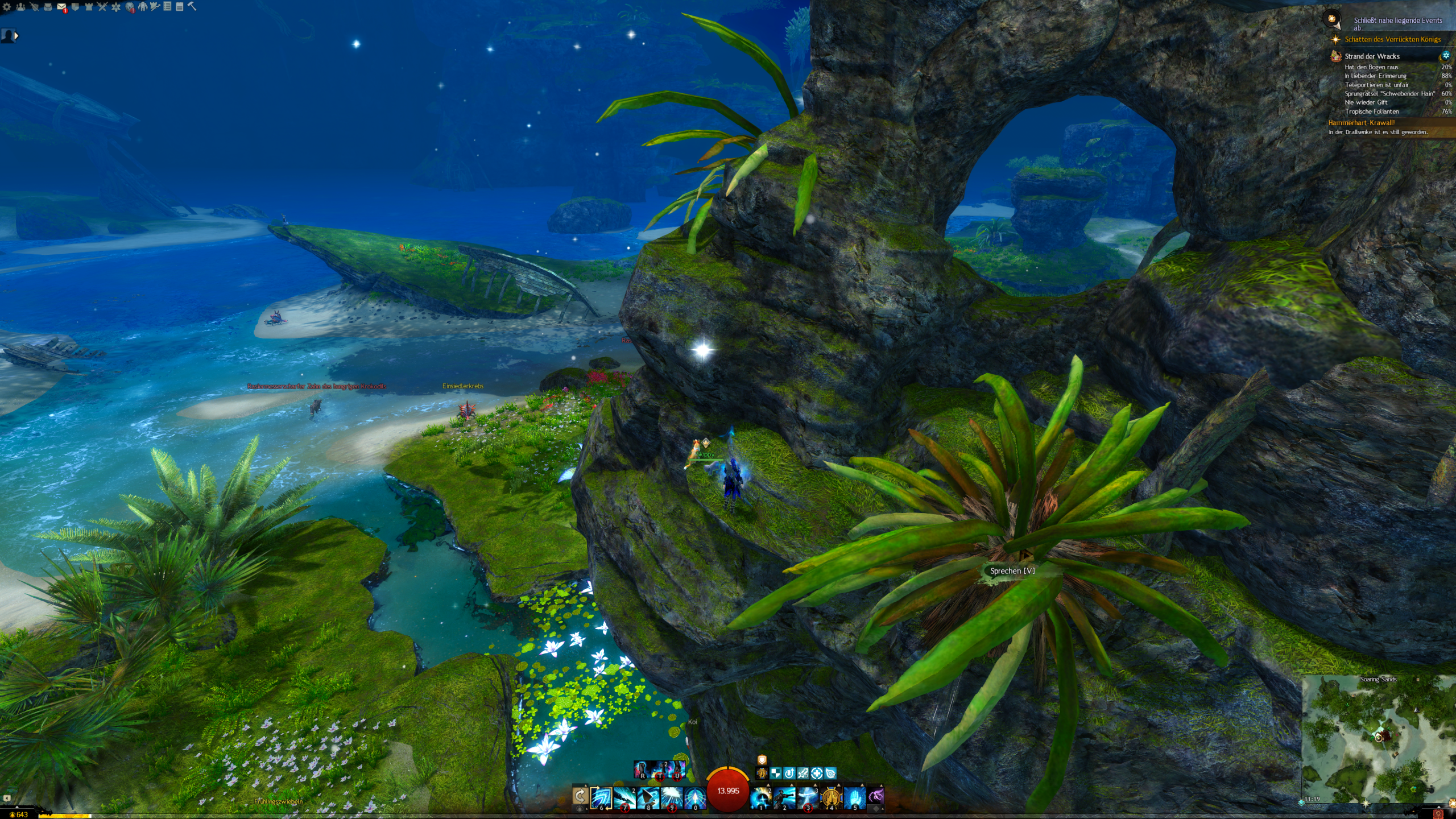Open the inventory bag icon
Screen dimensions: 1456x819
tap(48, 7)
